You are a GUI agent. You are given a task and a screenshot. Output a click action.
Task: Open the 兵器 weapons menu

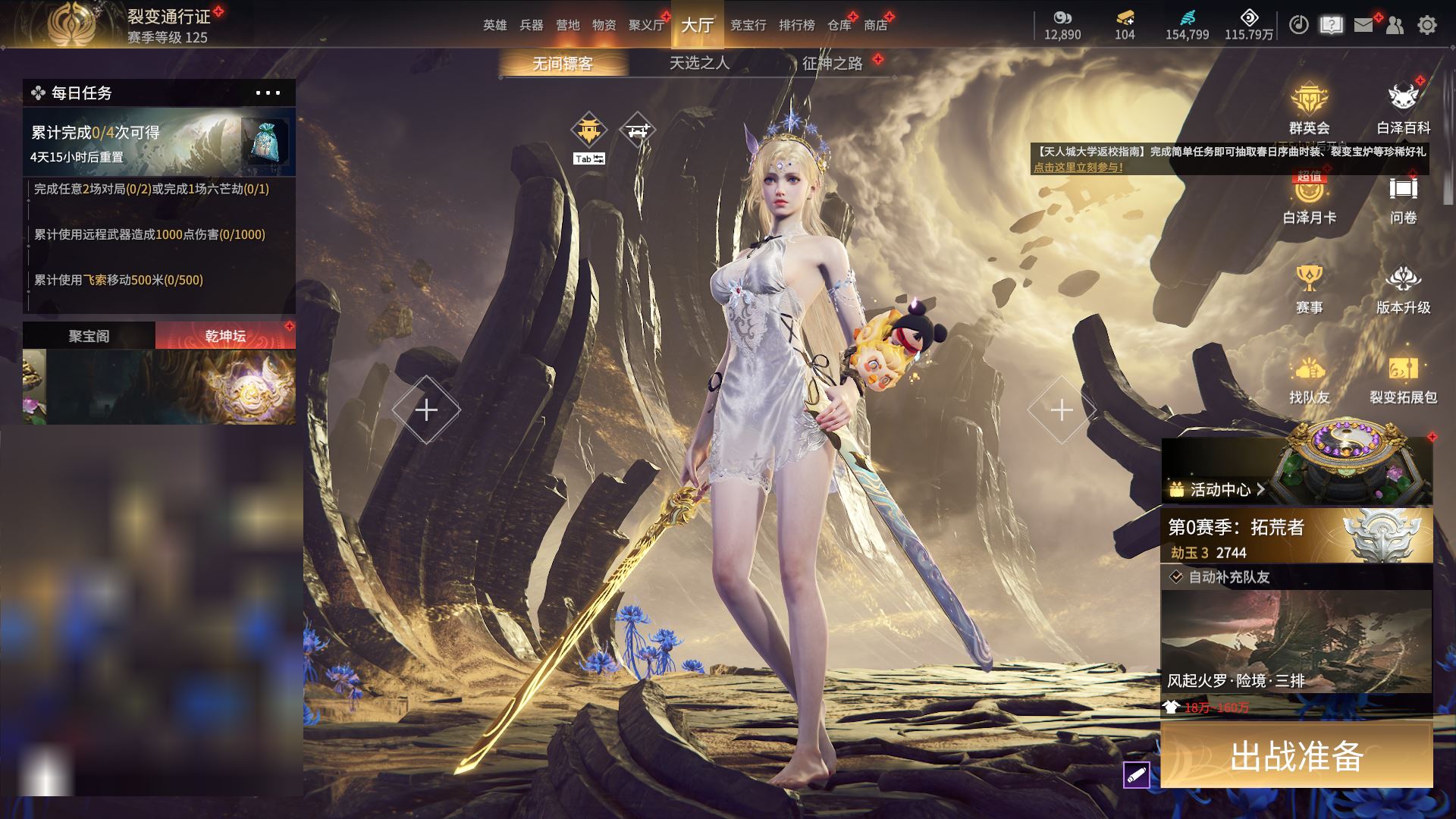[531, 25]
